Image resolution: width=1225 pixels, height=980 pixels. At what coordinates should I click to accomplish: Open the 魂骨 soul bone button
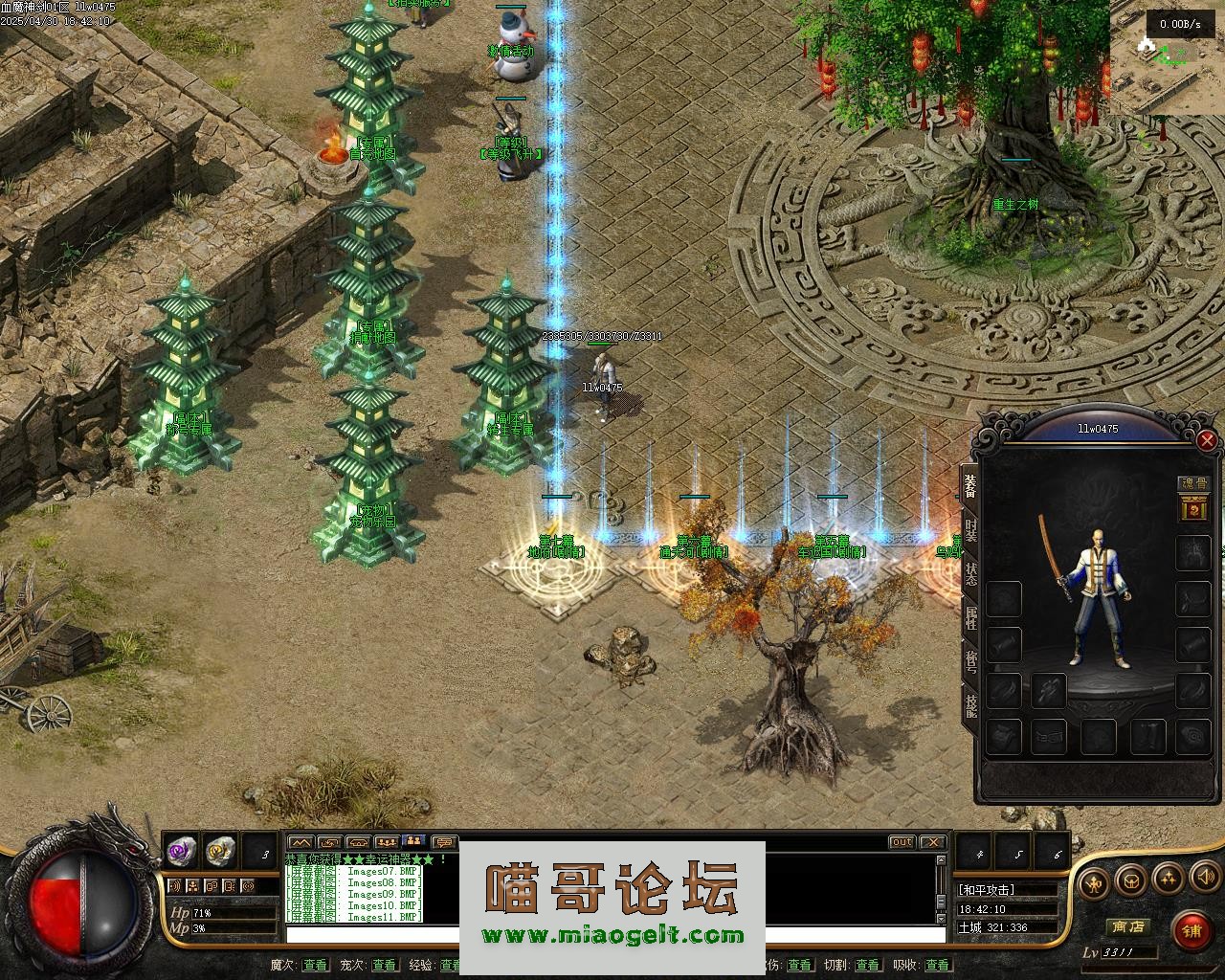[1192, 484]
